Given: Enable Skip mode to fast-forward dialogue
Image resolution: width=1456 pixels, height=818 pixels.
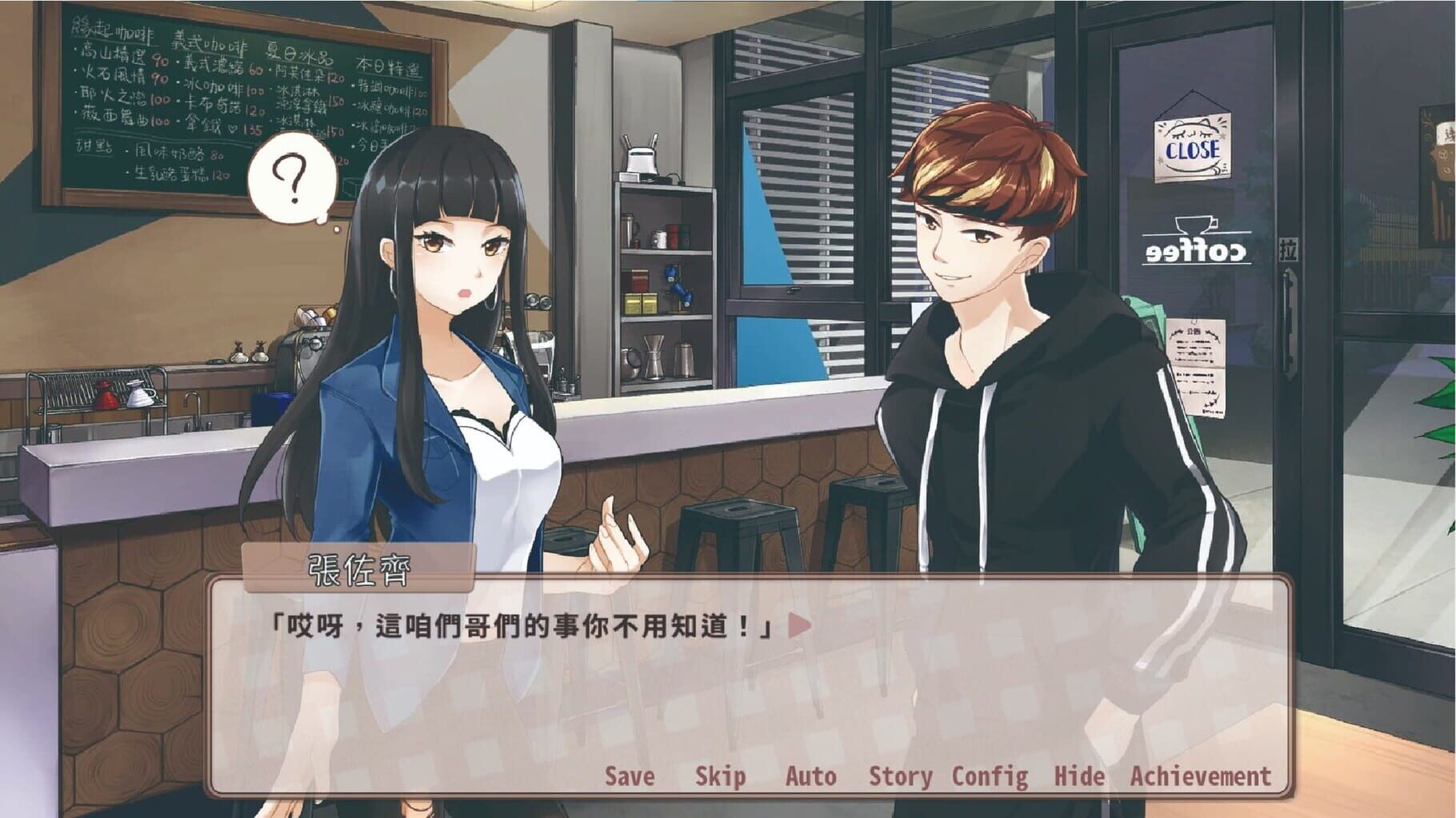Looking at the screenshot, I should [722, 775].
